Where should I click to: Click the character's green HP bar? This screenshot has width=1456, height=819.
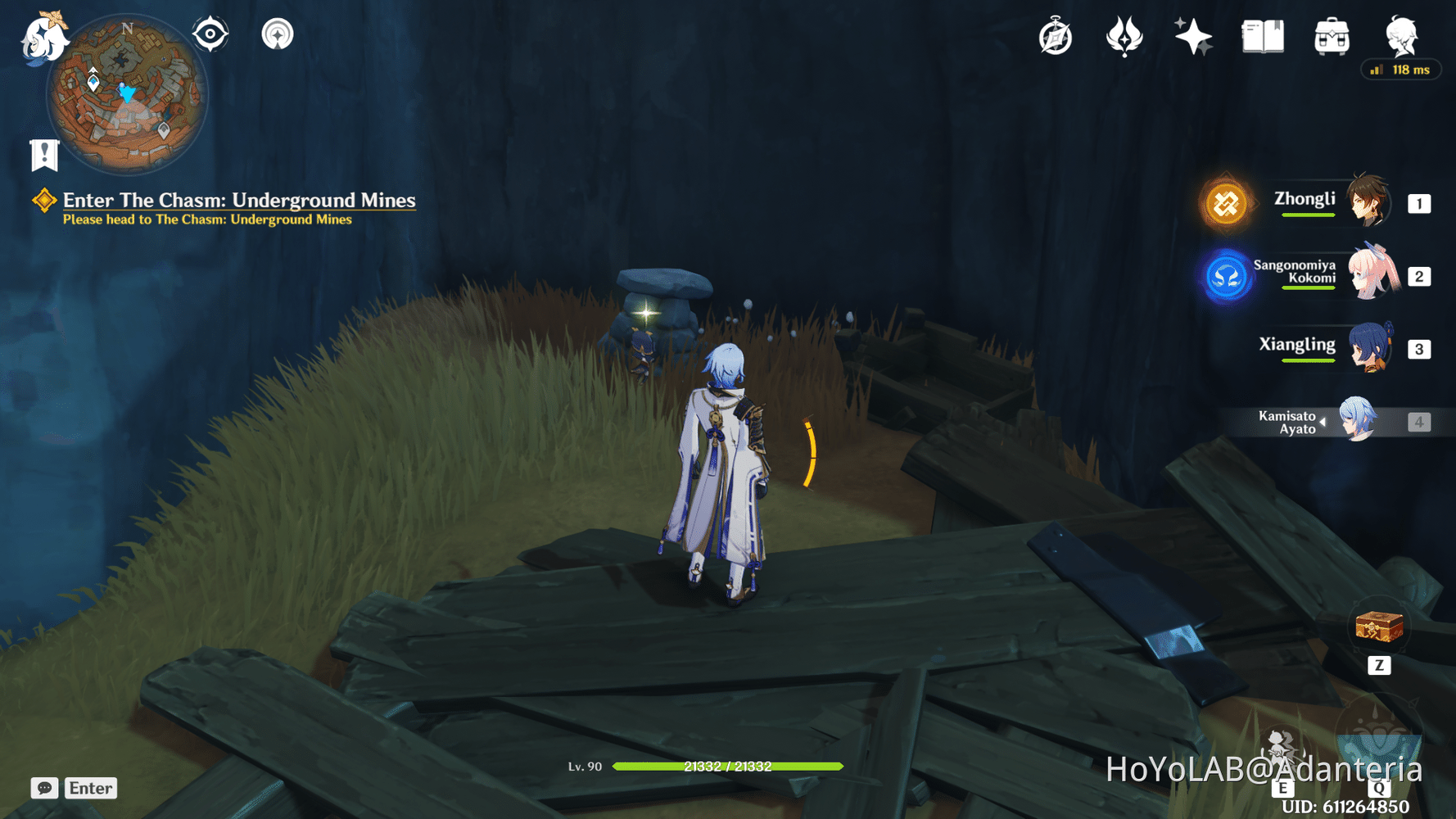(729, 767)
